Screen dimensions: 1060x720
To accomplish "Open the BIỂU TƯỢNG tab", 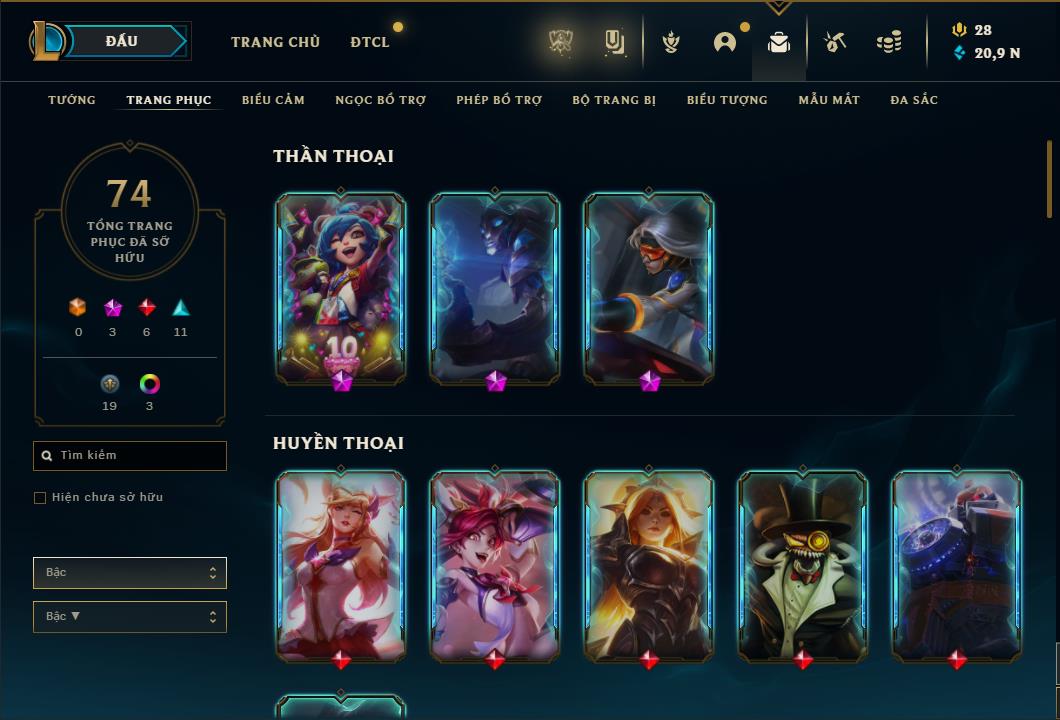I will click(x=727, y=100).
